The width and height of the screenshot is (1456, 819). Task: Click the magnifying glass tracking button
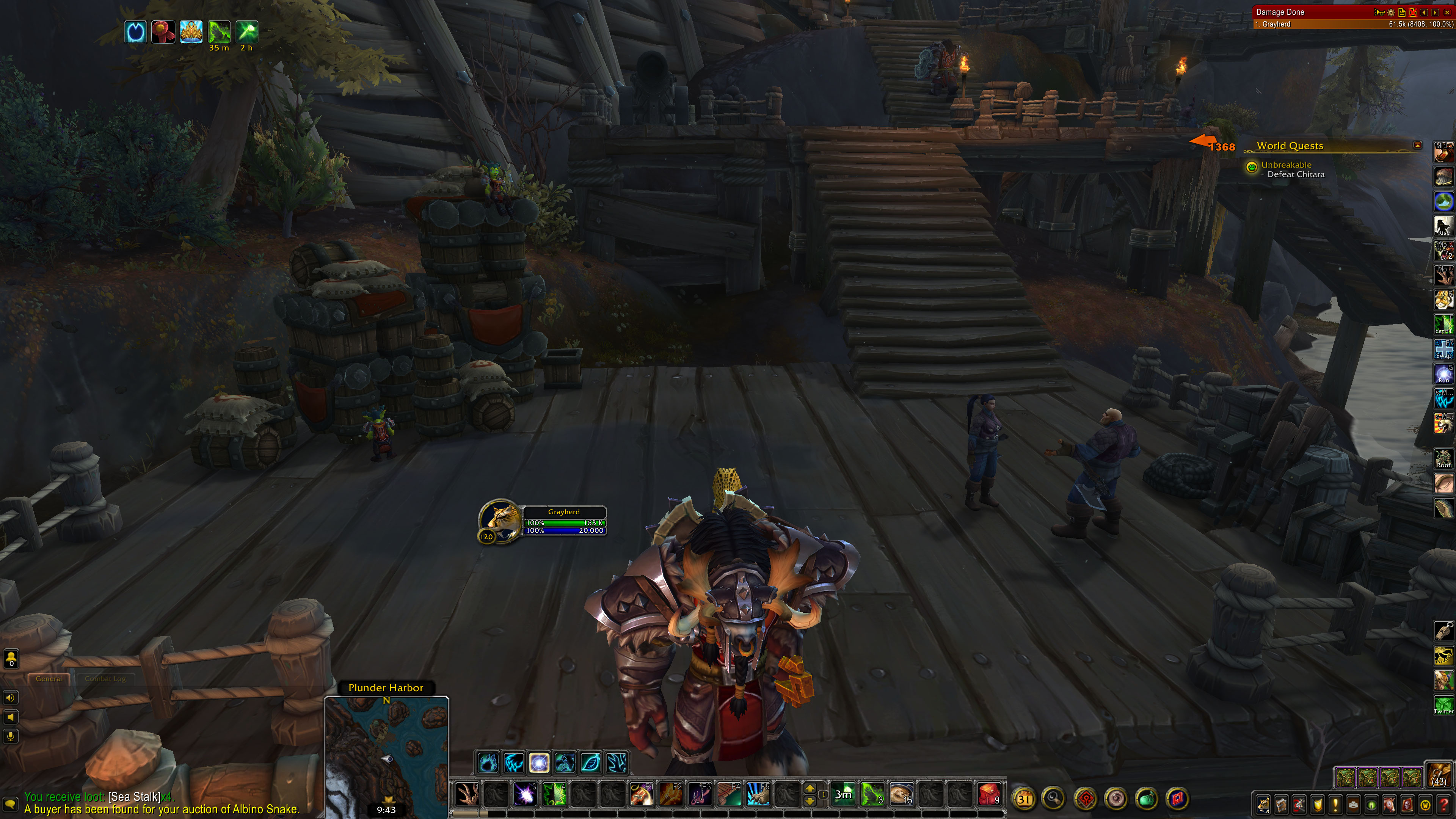(x=1054, y=799)
